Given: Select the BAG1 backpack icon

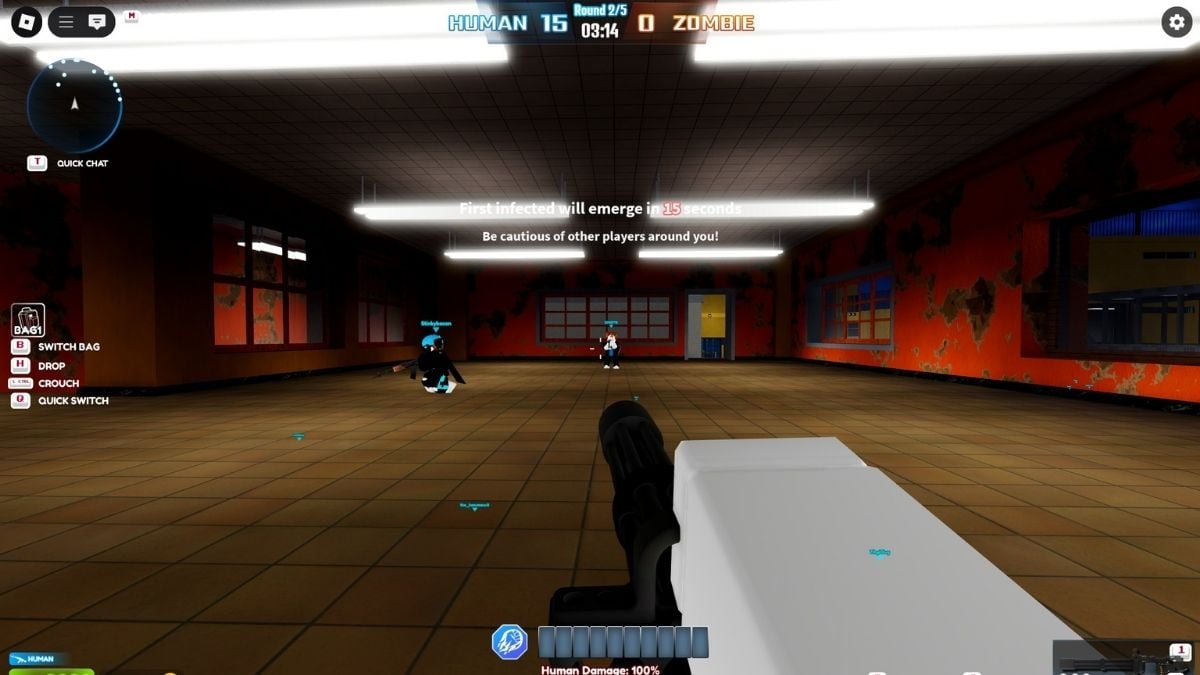Looking at the screenshot, I should [28, 320].
